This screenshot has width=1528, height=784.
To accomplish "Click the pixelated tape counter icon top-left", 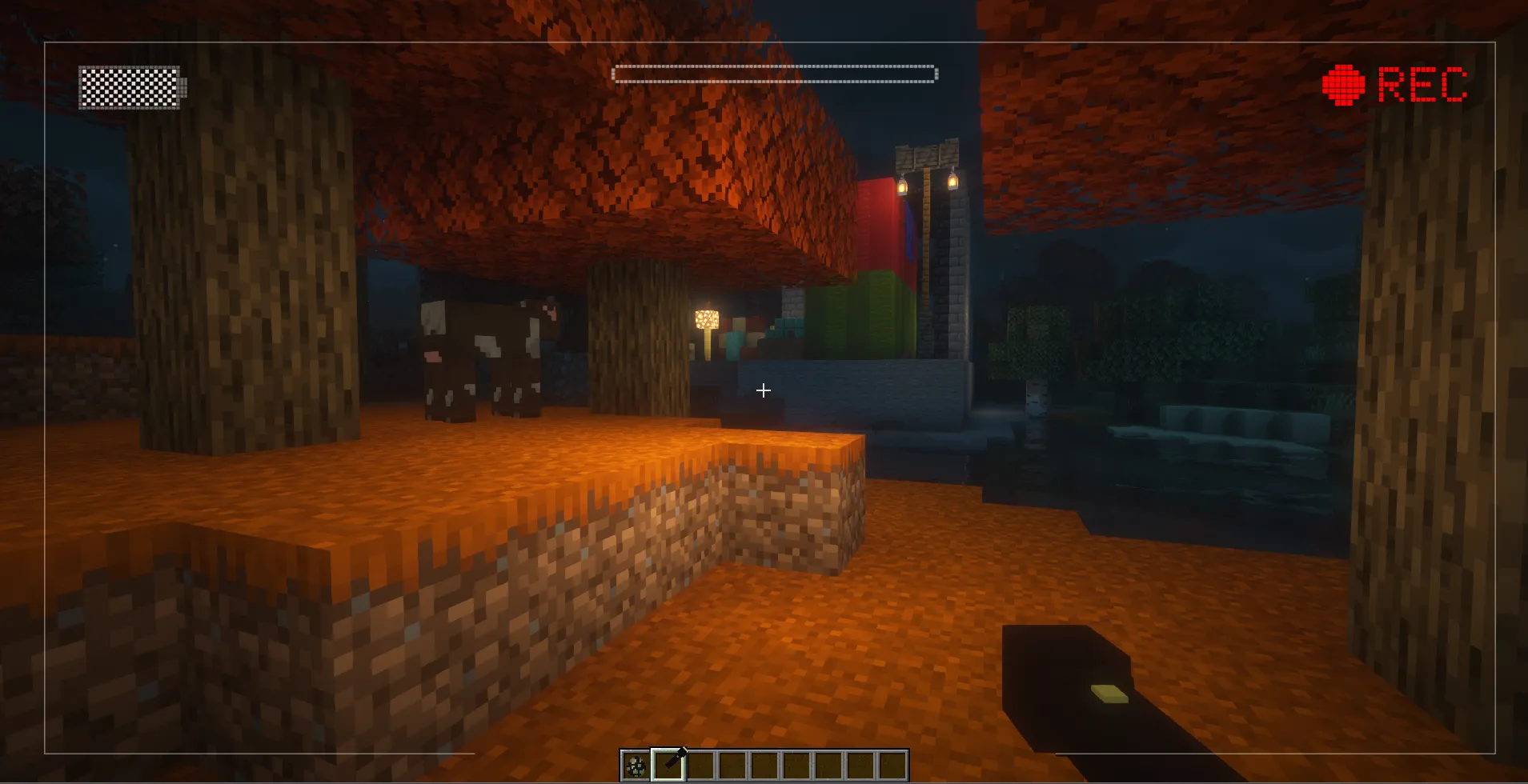I will click(130, 88).
